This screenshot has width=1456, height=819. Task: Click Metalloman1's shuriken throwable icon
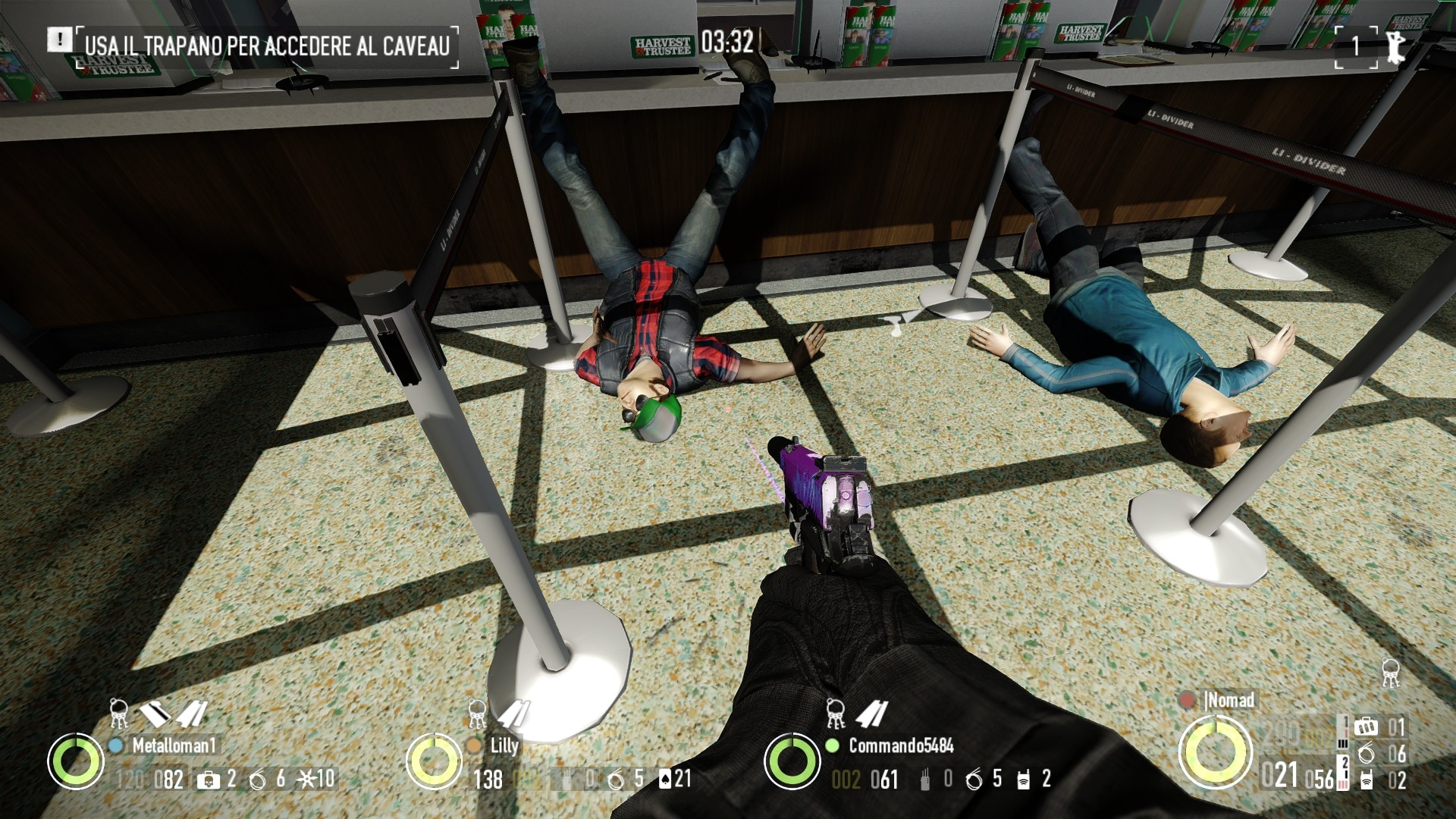(x=306, y=779)
